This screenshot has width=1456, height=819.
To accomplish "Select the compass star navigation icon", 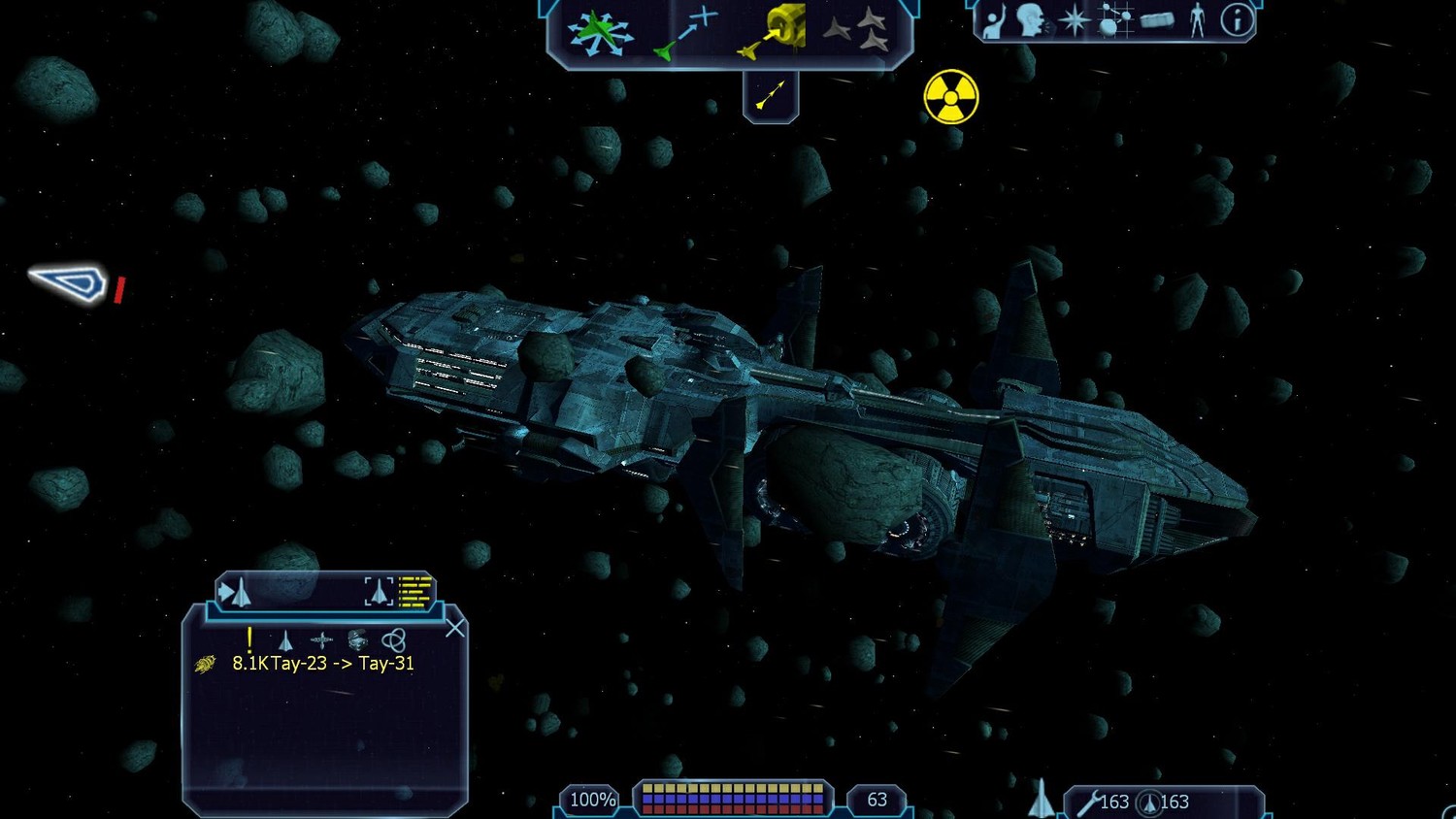I will point(1074,20).
